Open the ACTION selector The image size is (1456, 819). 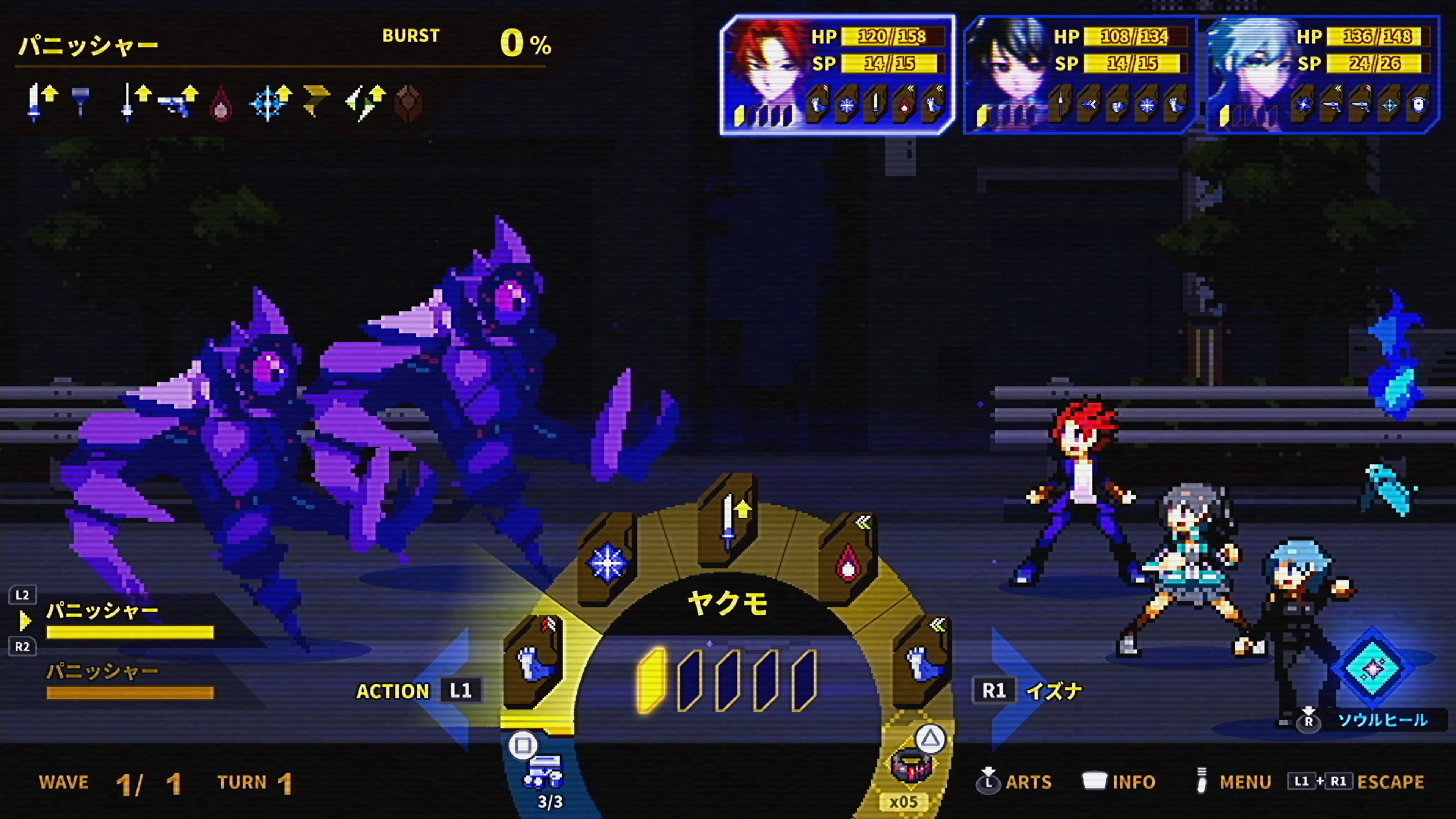418,691
